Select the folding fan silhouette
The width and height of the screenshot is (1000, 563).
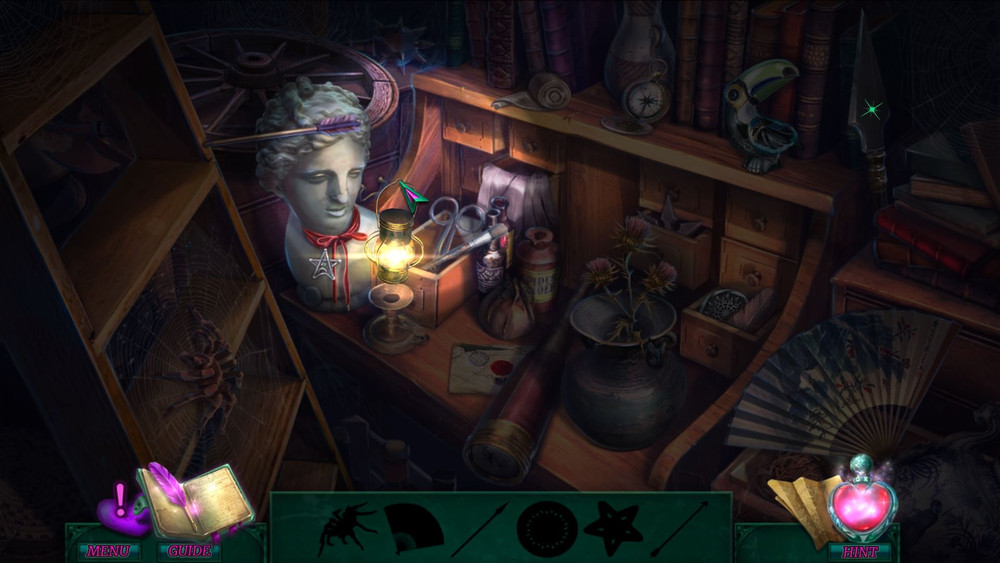tap(413, 529)
